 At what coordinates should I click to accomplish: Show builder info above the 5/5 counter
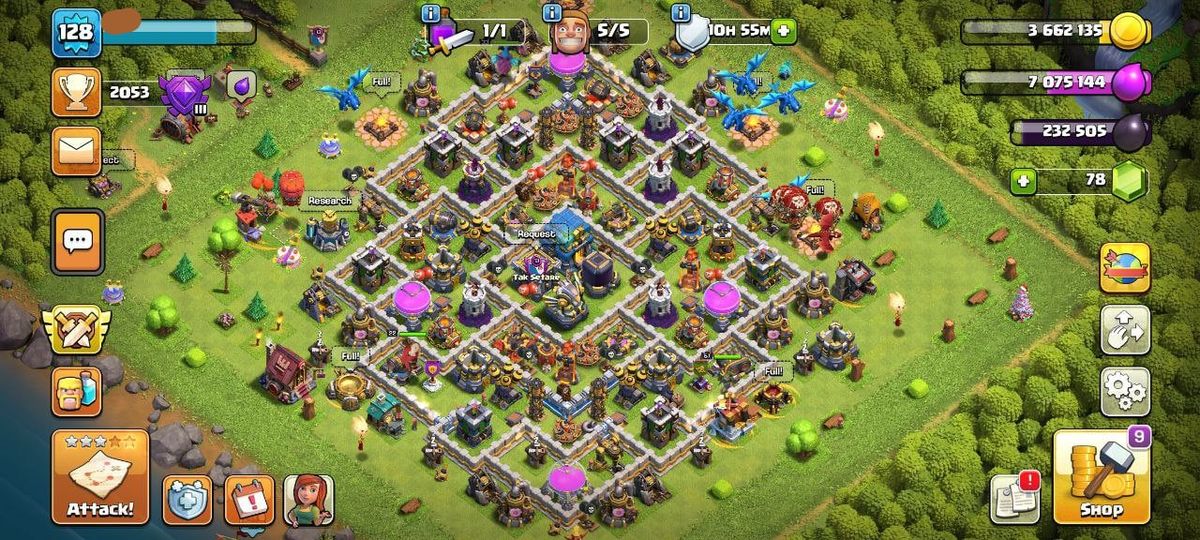pos(551,13)
